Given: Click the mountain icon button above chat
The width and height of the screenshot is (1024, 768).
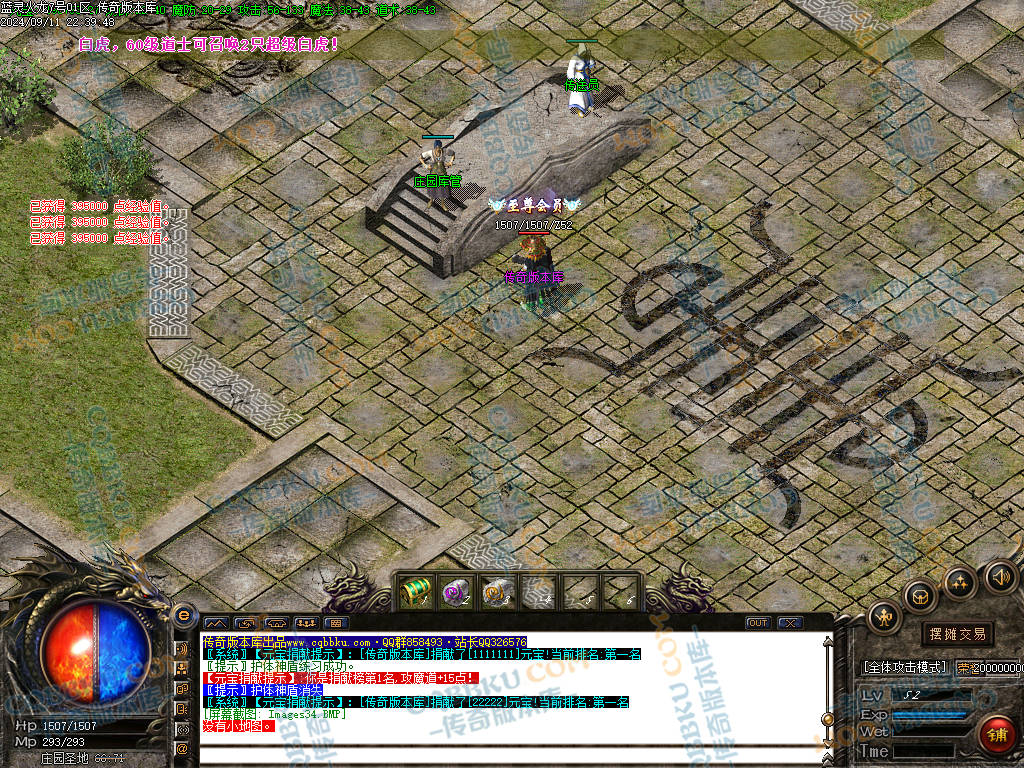Looking at the screenshot, I should tap(215, 623).
